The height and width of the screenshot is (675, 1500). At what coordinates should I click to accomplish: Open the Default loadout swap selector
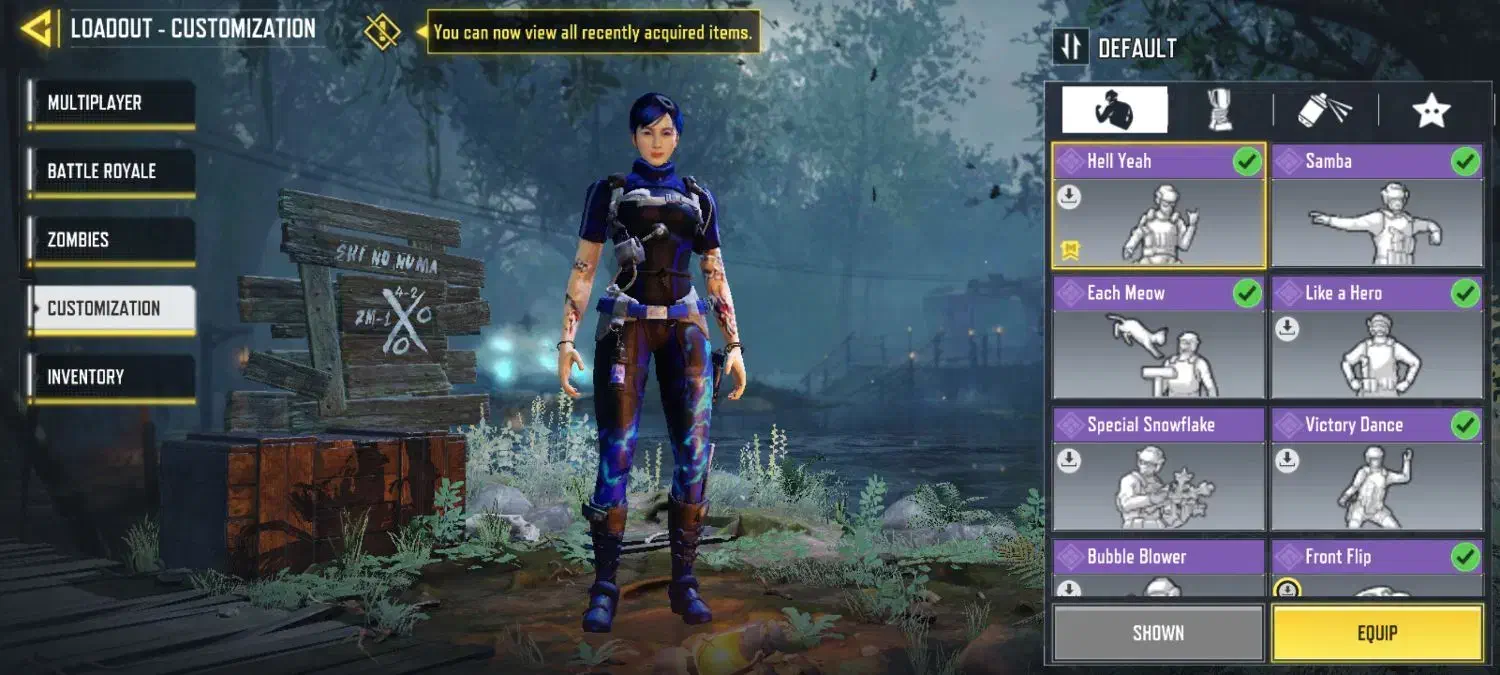point(1071,48)
